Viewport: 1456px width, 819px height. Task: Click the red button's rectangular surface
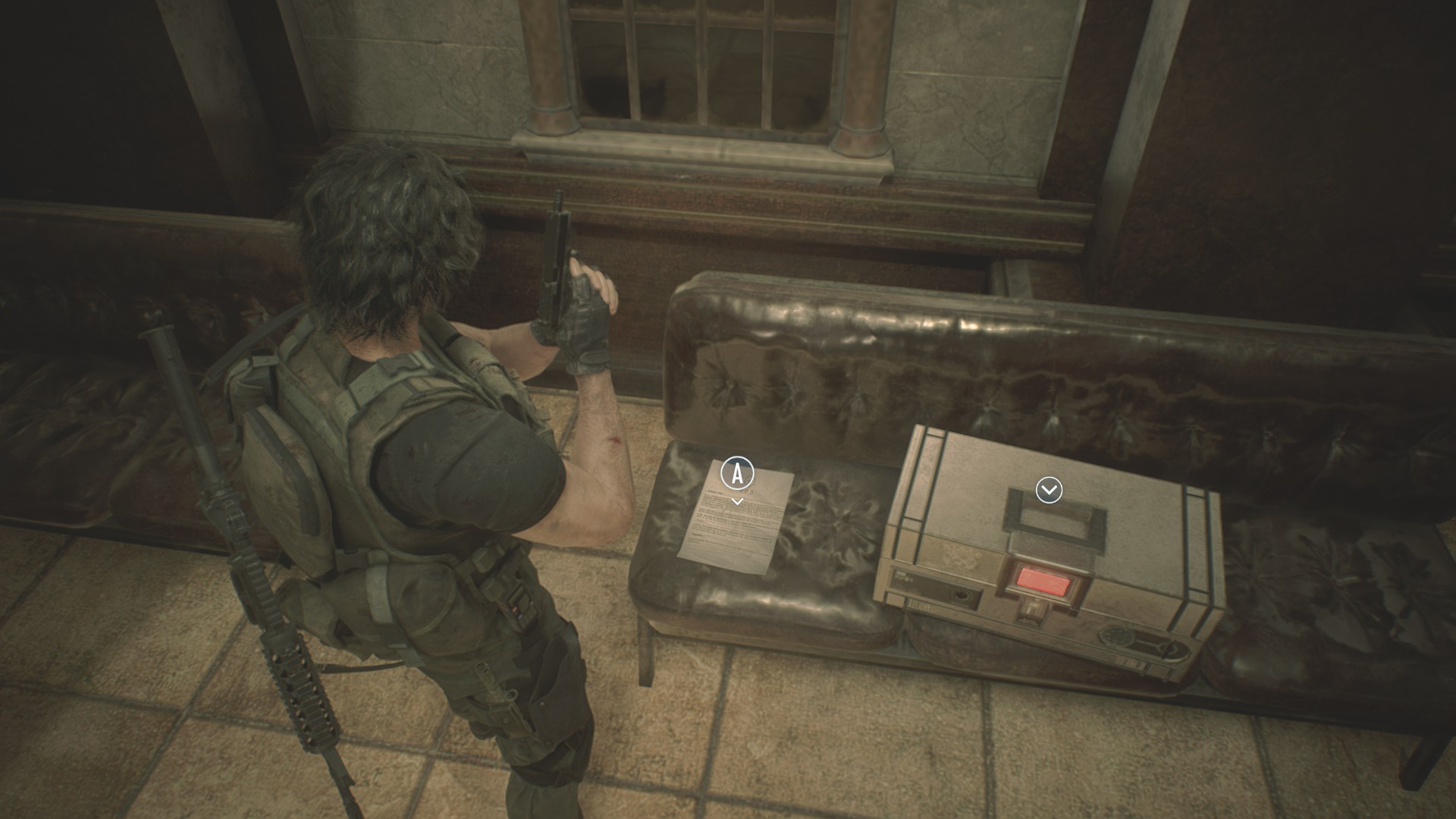pos(1042,582)
